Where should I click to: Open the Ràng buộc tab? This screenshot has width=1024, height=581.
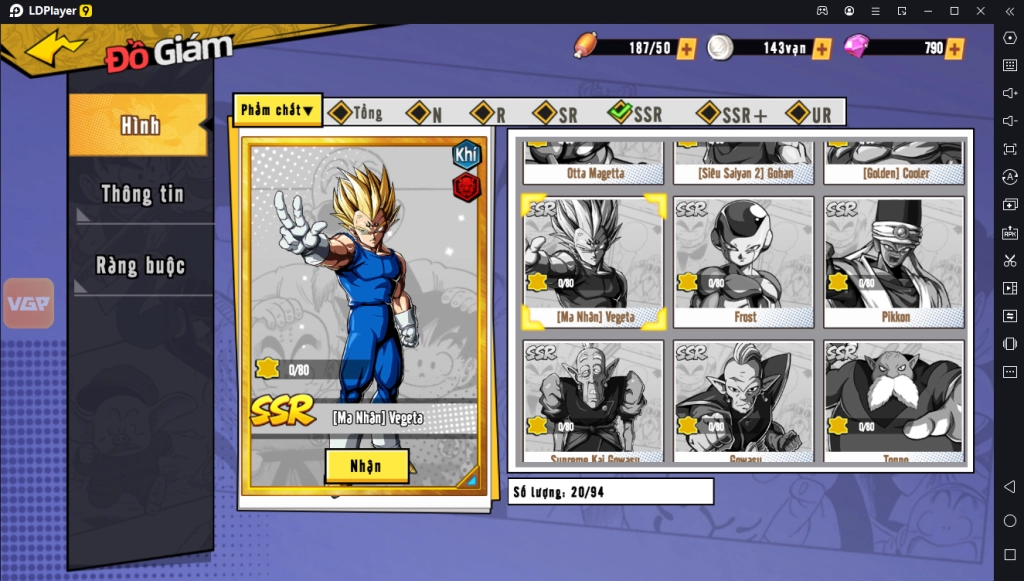(141, 266)
